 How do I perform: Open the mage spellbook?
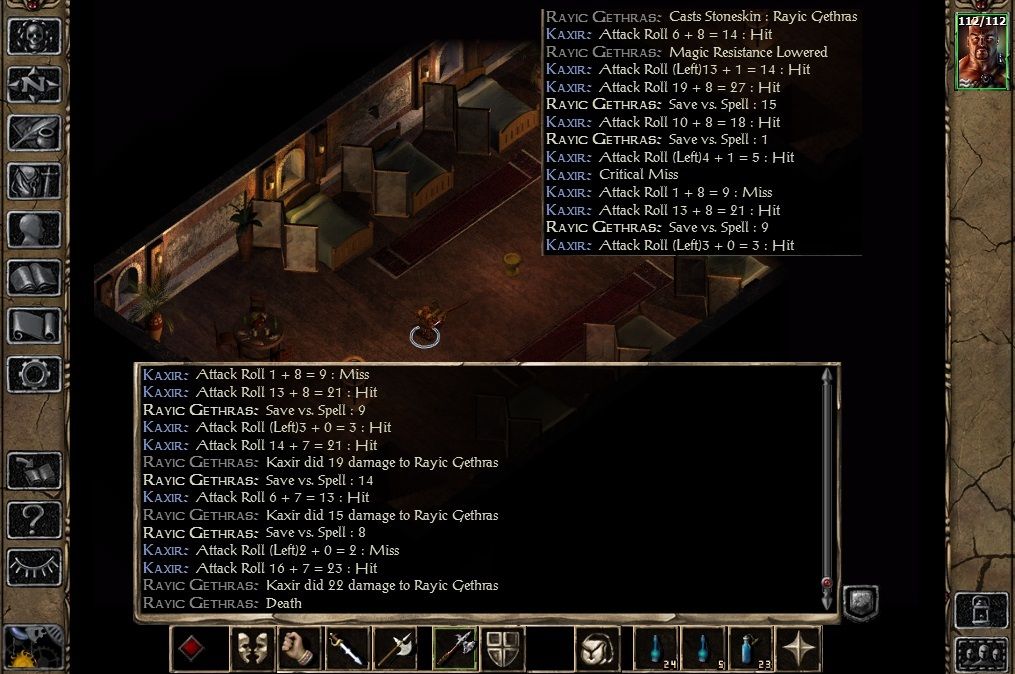34,277
